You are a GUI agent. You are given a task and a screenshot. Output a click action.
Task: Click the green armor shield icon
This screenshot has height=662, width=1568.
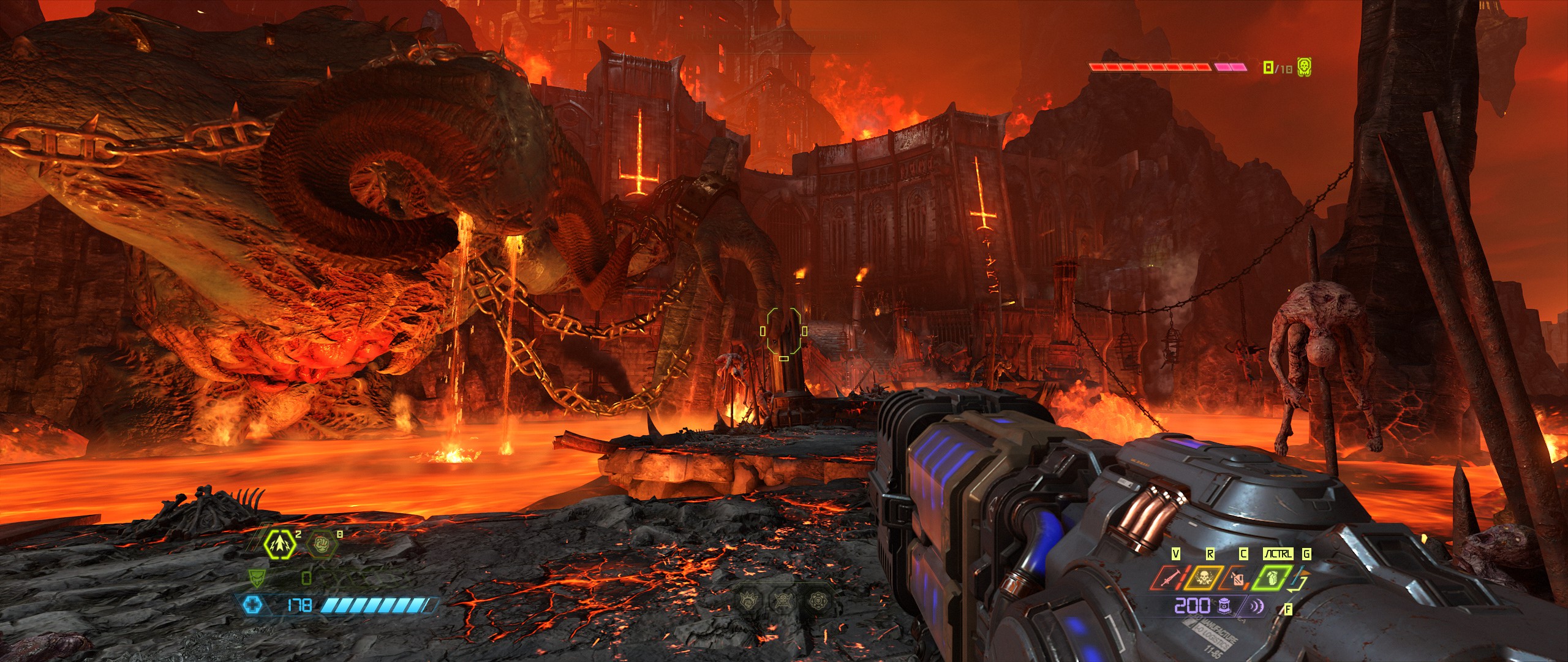pos(255,577)
